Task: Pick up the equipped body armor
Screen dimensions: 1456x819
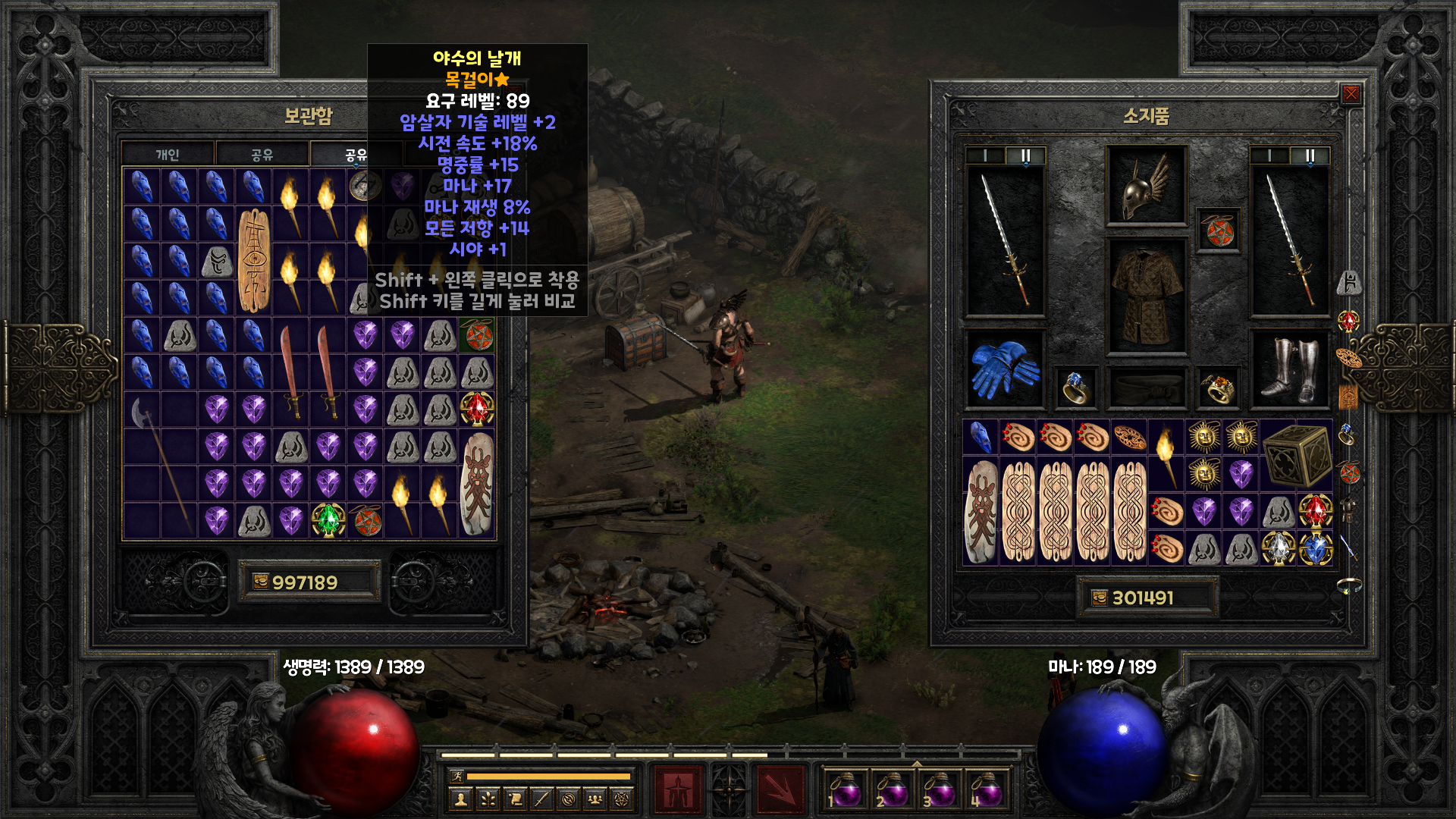Action: pos(1146,297)
